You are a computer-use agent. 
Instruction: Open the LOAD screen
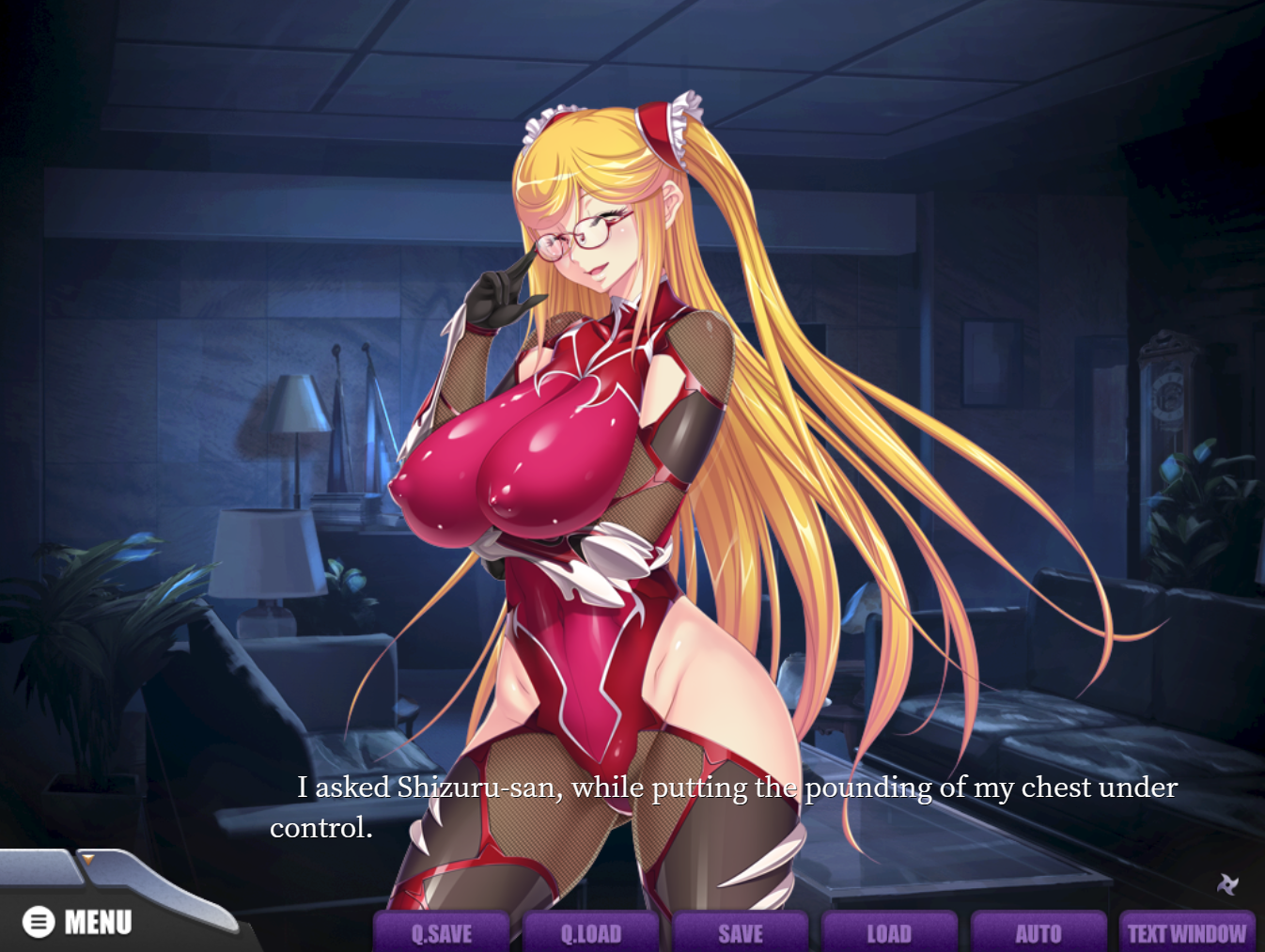click(889, 932)
